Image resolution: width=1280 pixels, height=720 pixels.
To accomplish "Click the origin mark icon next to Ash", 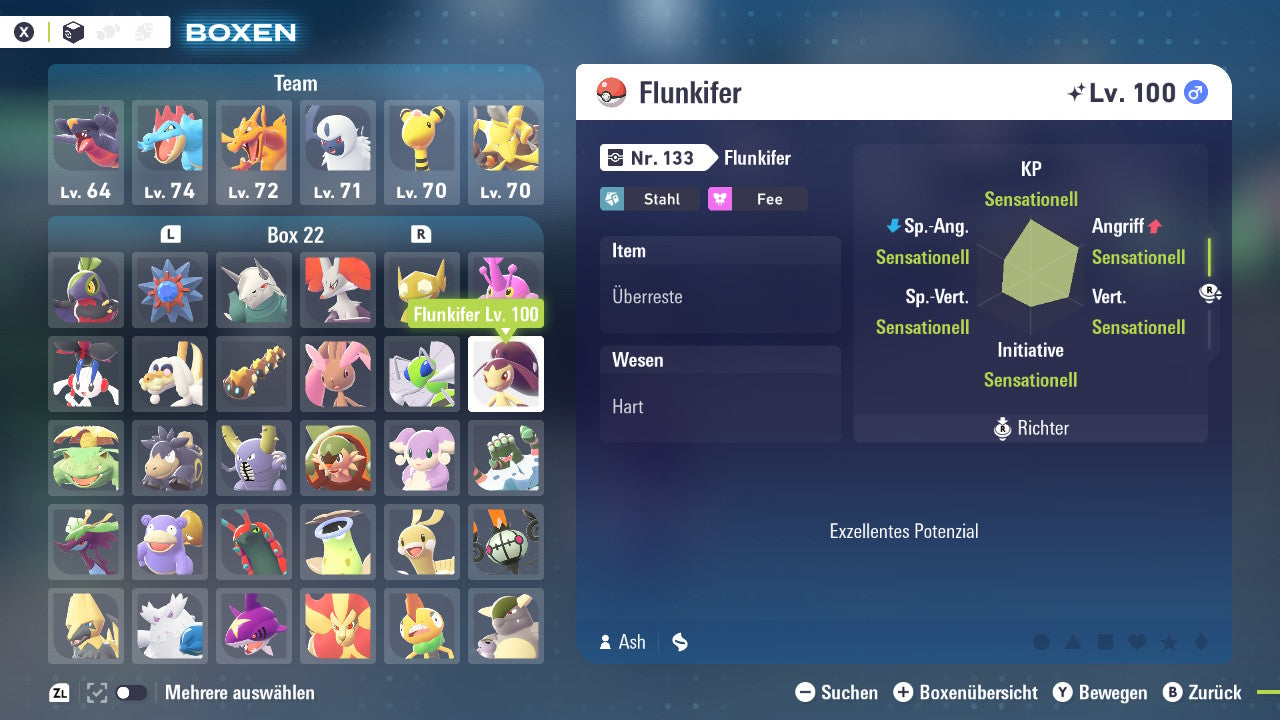I will [x=679, y=643].
